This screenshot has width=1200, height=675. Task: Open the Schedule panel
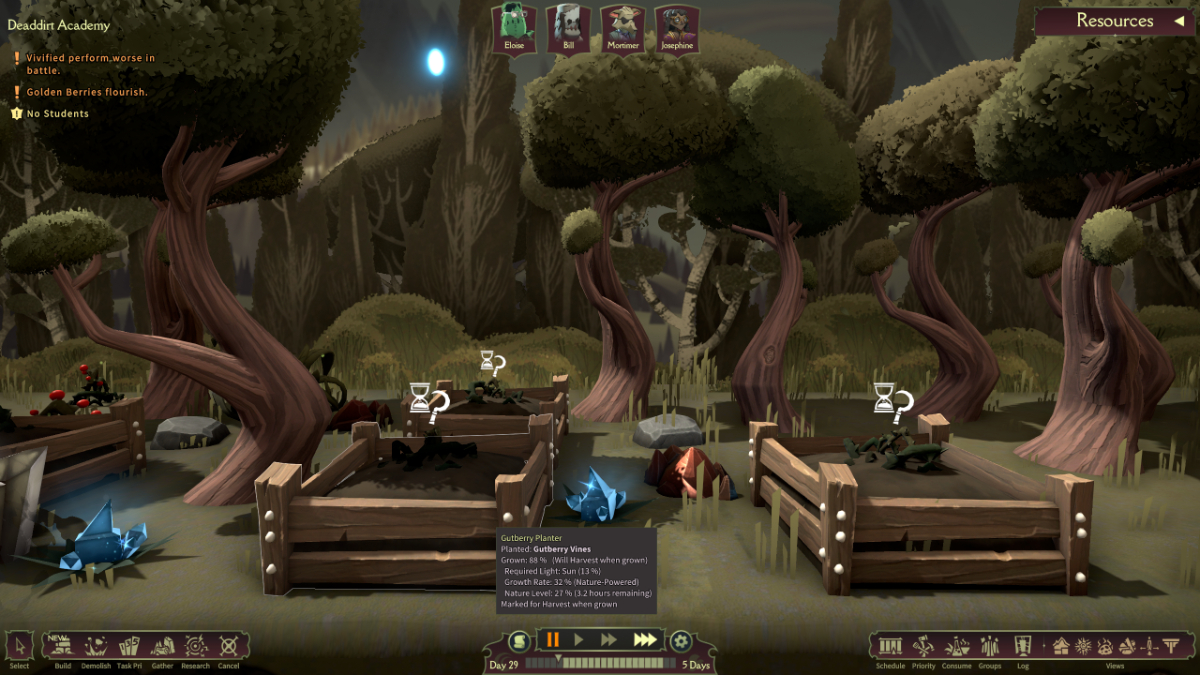coord(889,645)
